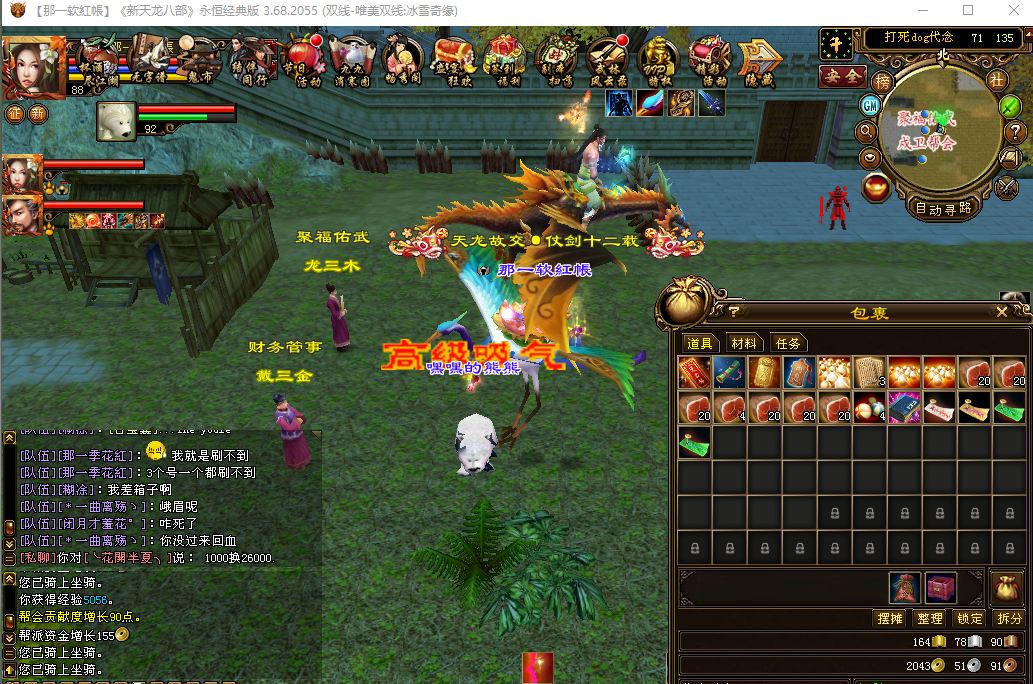This screenshot has width=1033, height=684.
Task: Open the inventory help question mark
Action: coord(734,311)
